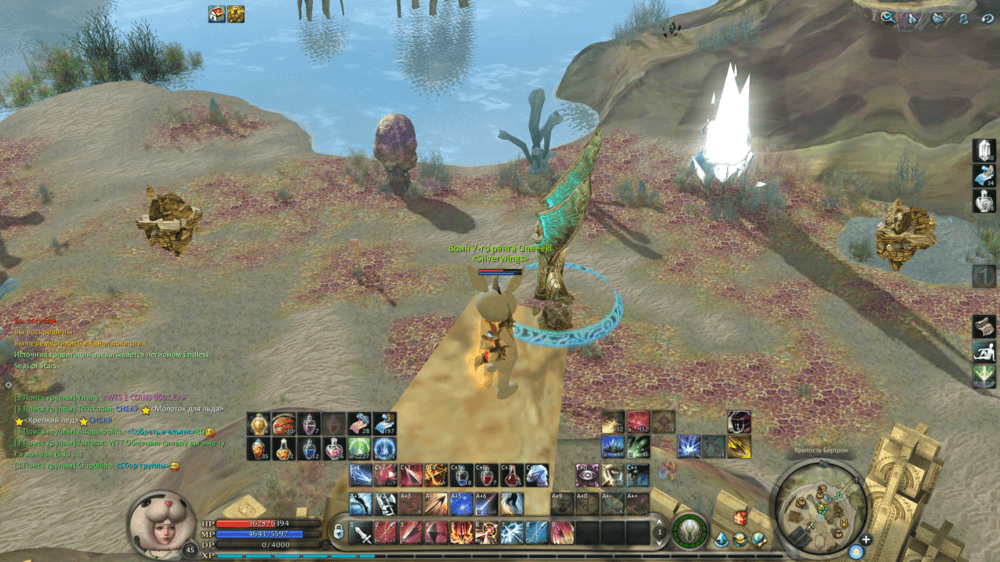Use the white crystal item shortcut
The height and width of the screenshot is (562, 1000).
[984, 150]
